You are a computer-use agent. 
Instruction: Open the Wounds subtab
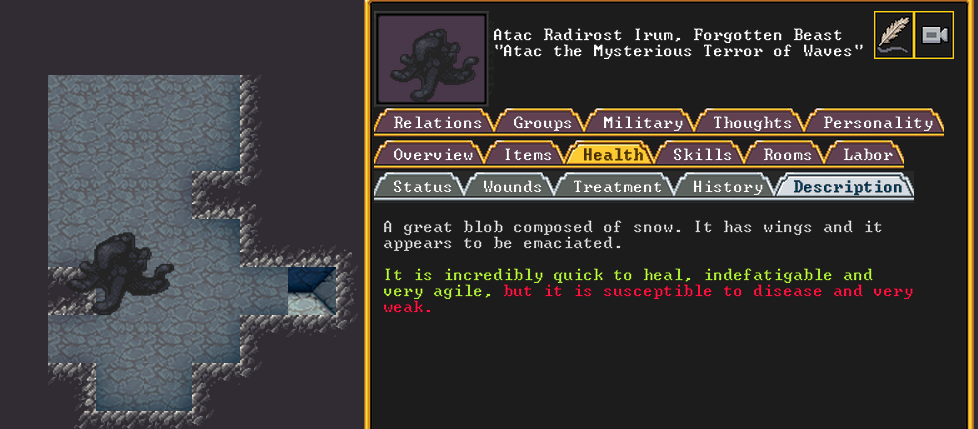pyautogui.click(x=512, y=187)
